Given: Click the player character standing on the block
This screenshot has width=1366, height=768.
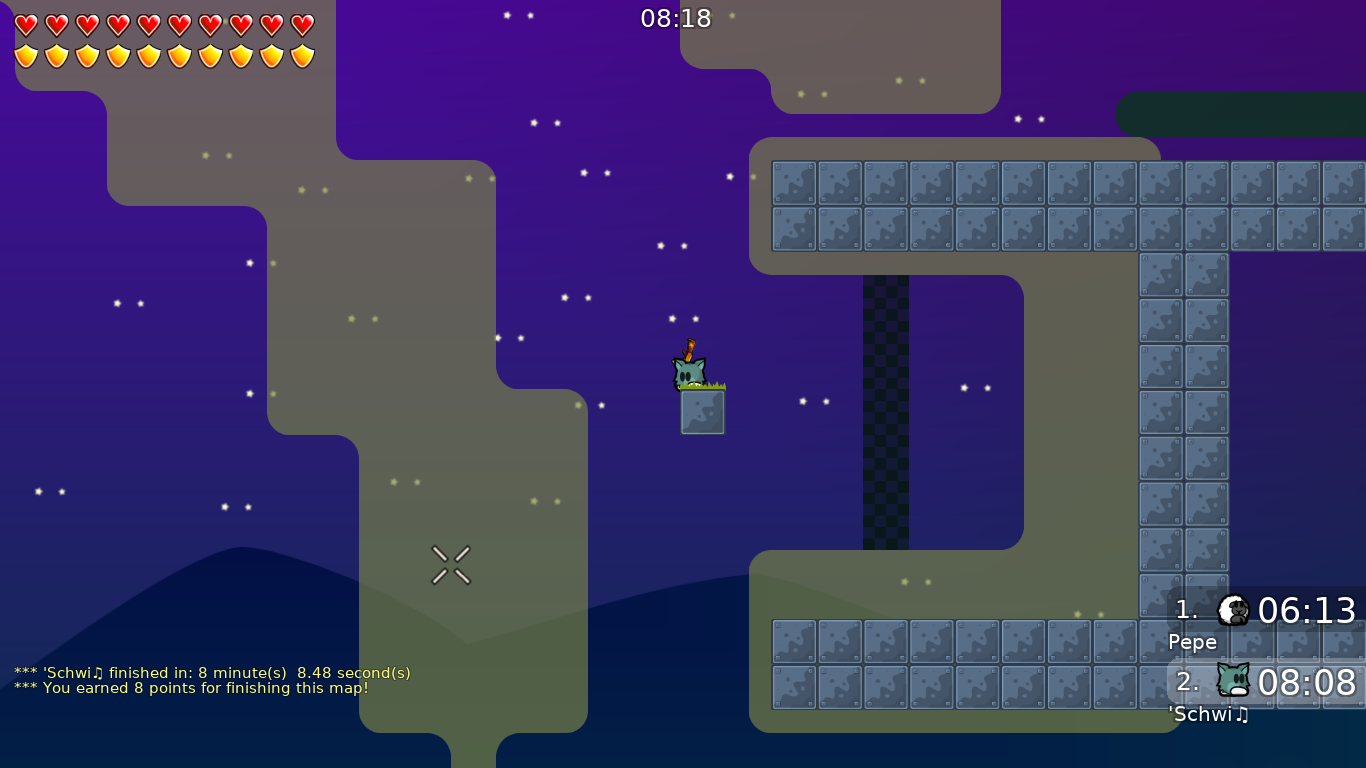Looking at the screenshot, I should [688, 372].
